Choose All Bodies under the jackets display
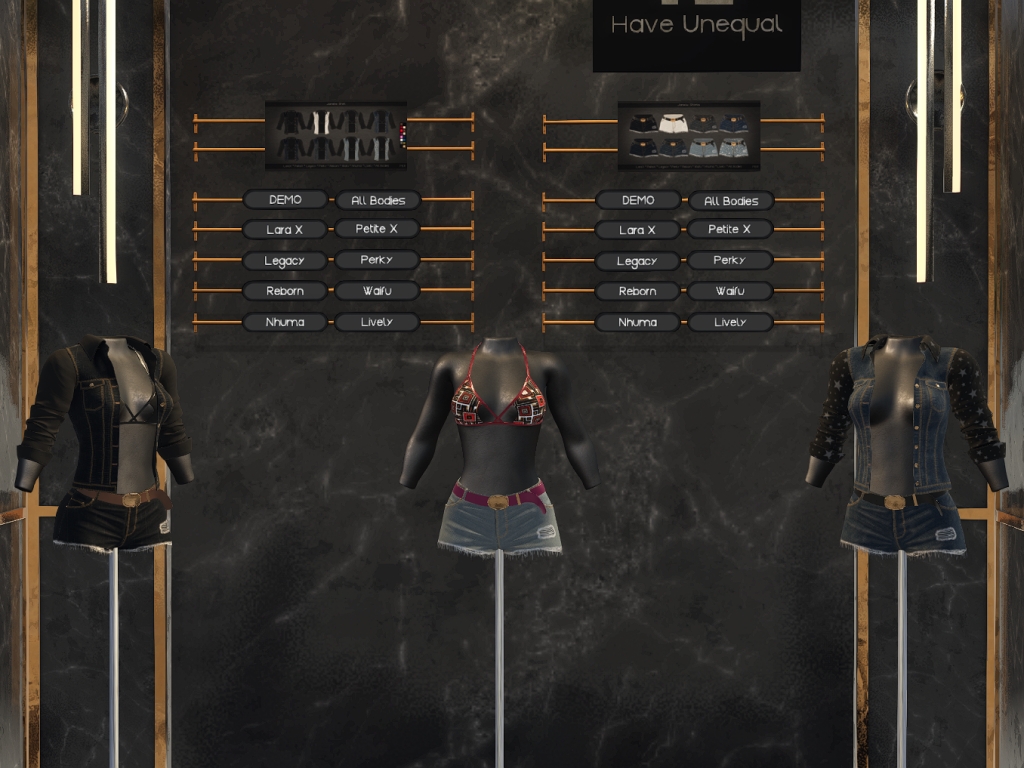Screen dimensions: 1024x768 377,201
